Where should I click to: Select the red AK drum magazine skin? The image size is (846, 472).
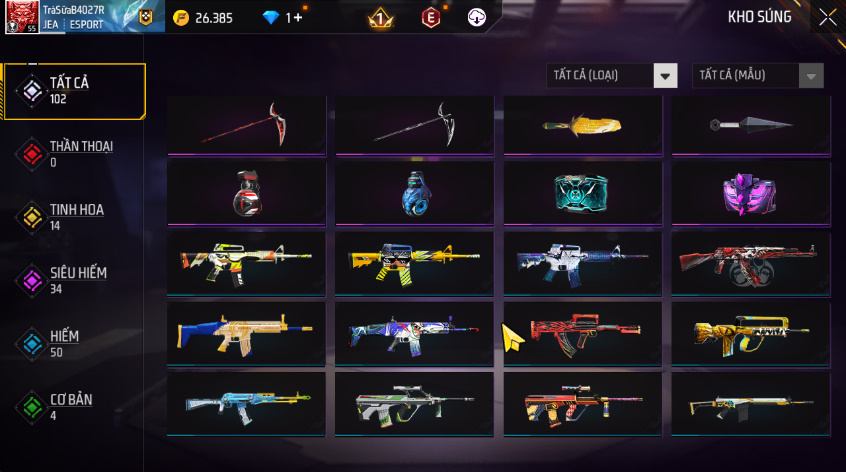pyautogui.click(x=750, y=262)
